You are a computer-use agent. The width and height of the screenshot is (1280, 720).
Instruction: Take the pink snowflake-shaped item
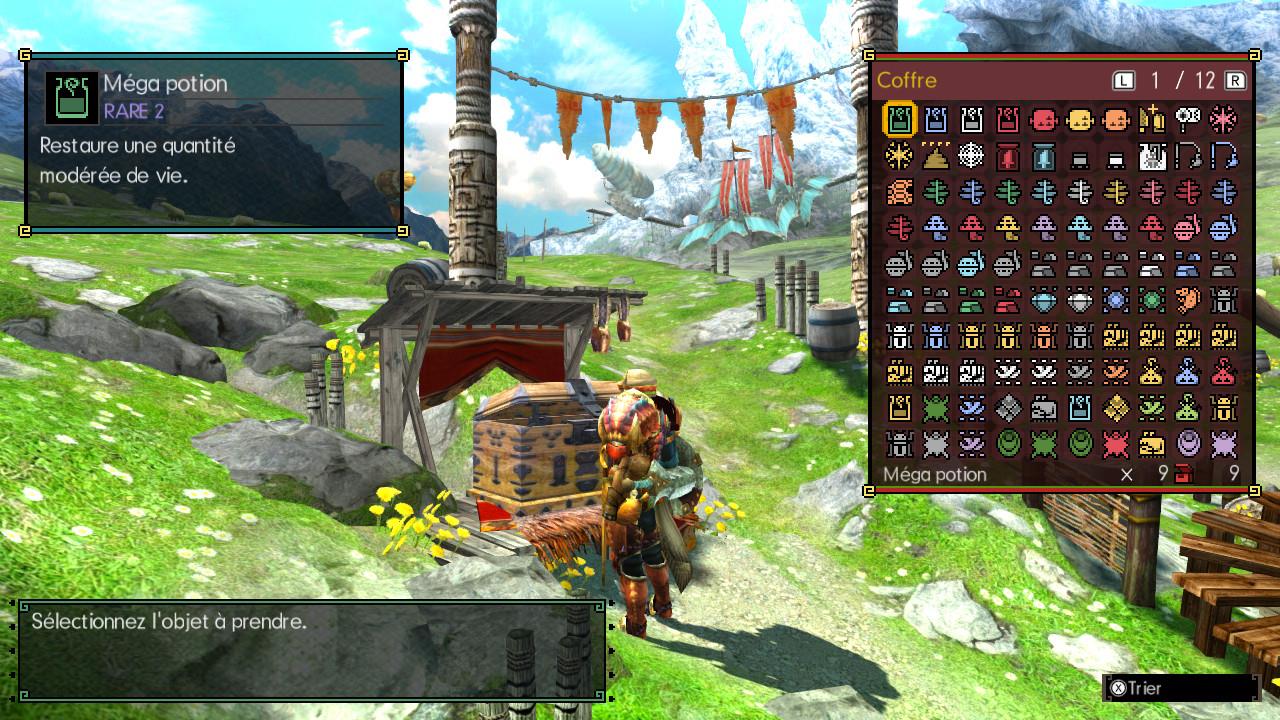1223,120
